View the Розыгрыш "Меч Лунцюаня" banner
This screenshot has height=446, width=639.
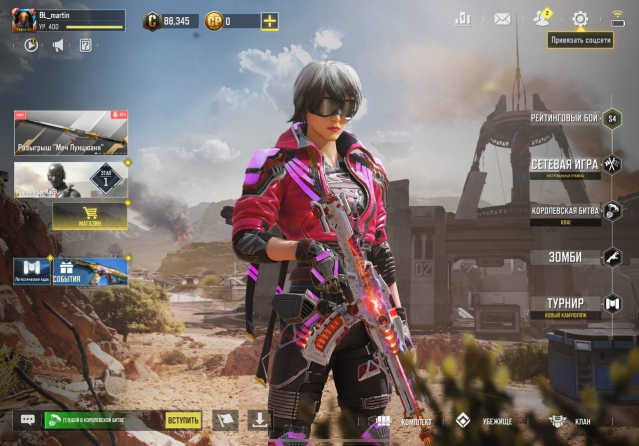(71, 132)
